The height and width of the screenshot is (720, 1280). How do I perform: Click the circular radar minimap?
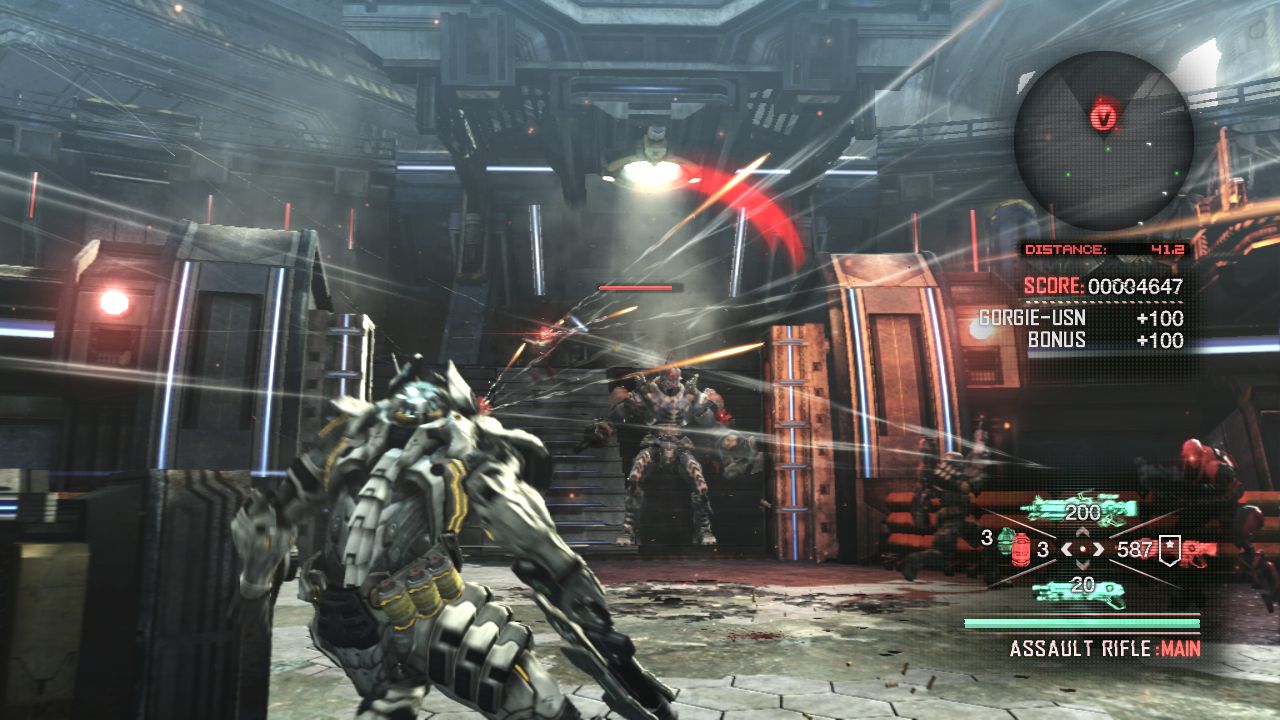[x=1103, y=141]
